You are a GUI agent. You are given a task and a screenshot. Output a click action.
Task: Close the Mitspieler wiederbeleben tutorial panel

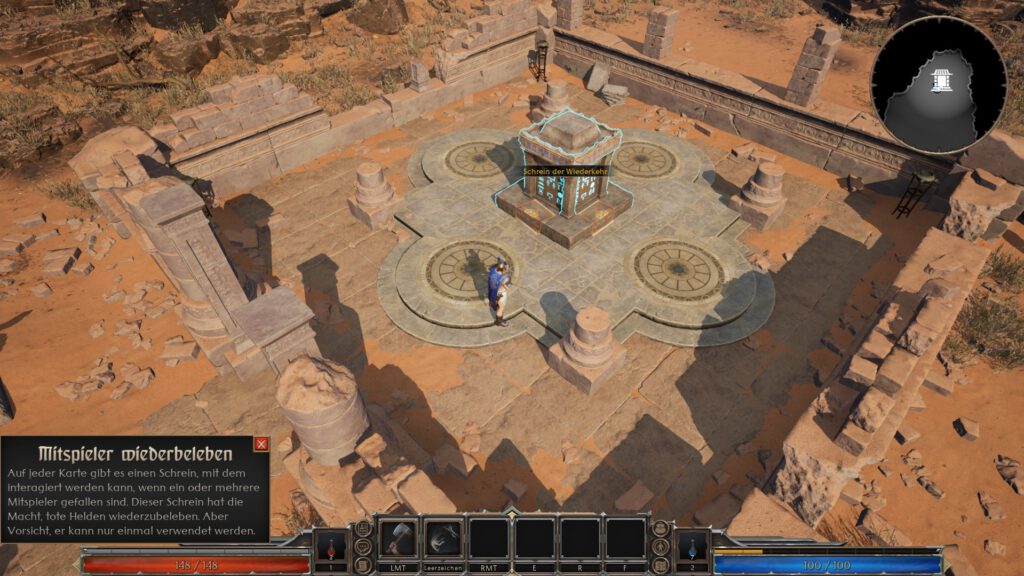(261, 444)
